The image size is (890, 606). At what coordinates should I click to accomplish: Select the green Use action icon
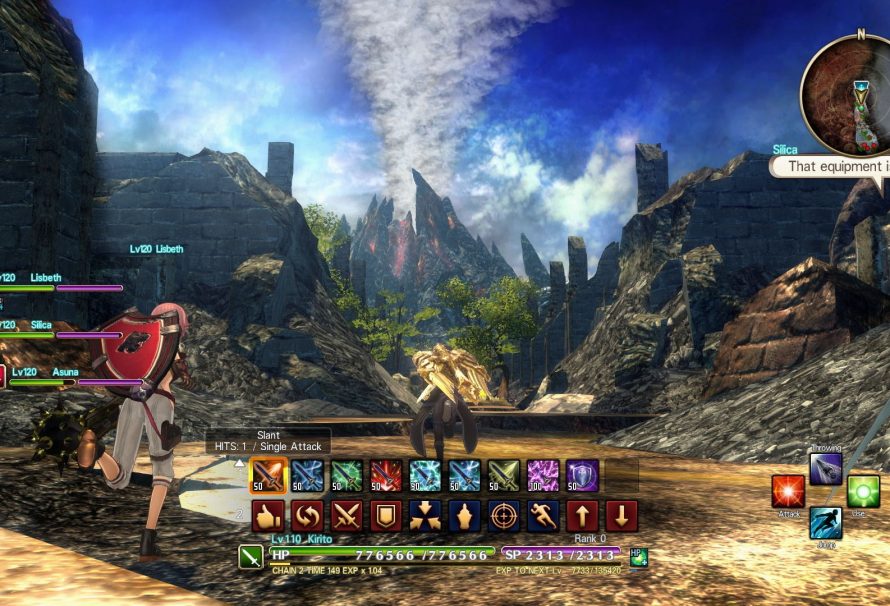[862, 492]
